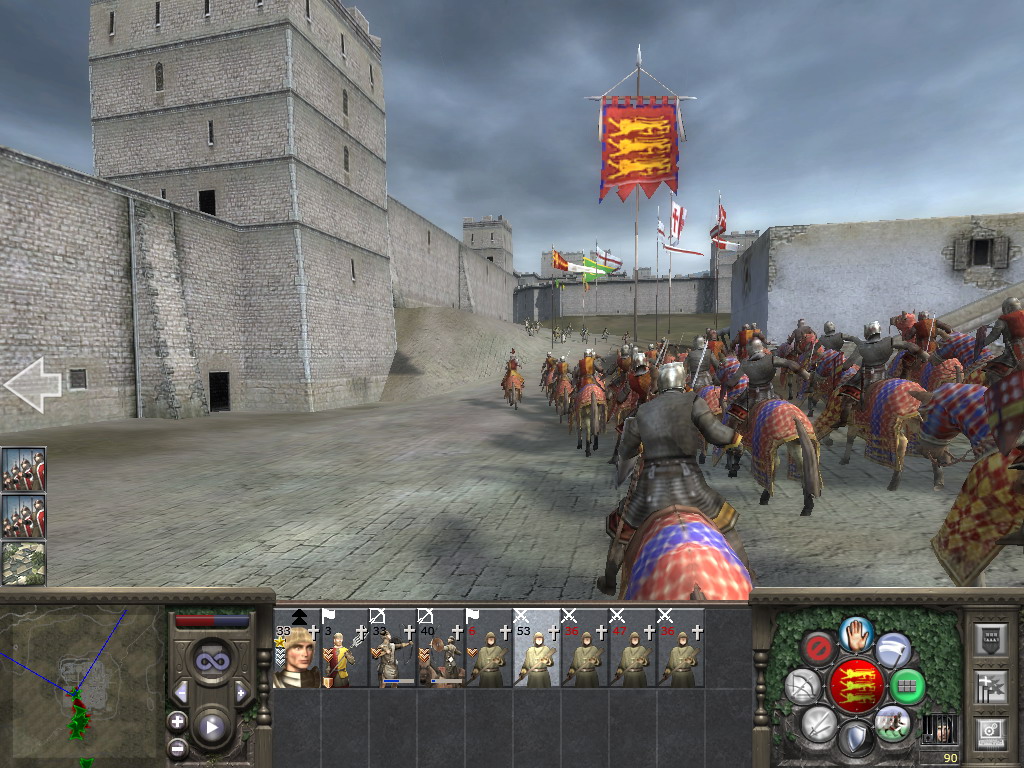Toggle the galloping horse run button
This screenshot has width=1024, height=768.
[x=892, y=722]
